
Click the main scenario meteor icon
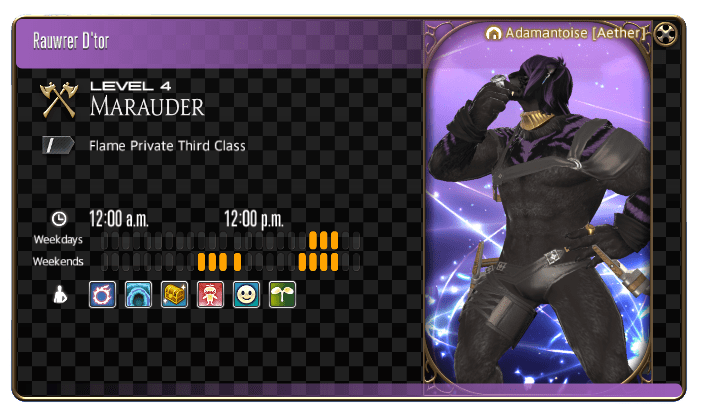[102, 294]
